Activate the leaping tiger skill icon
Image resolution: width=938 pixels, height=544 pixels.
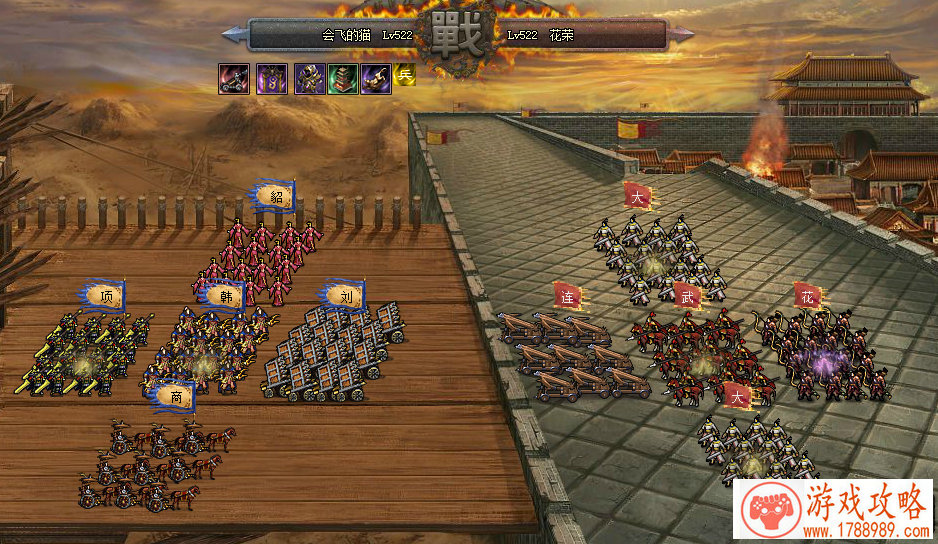pos(376,78)
